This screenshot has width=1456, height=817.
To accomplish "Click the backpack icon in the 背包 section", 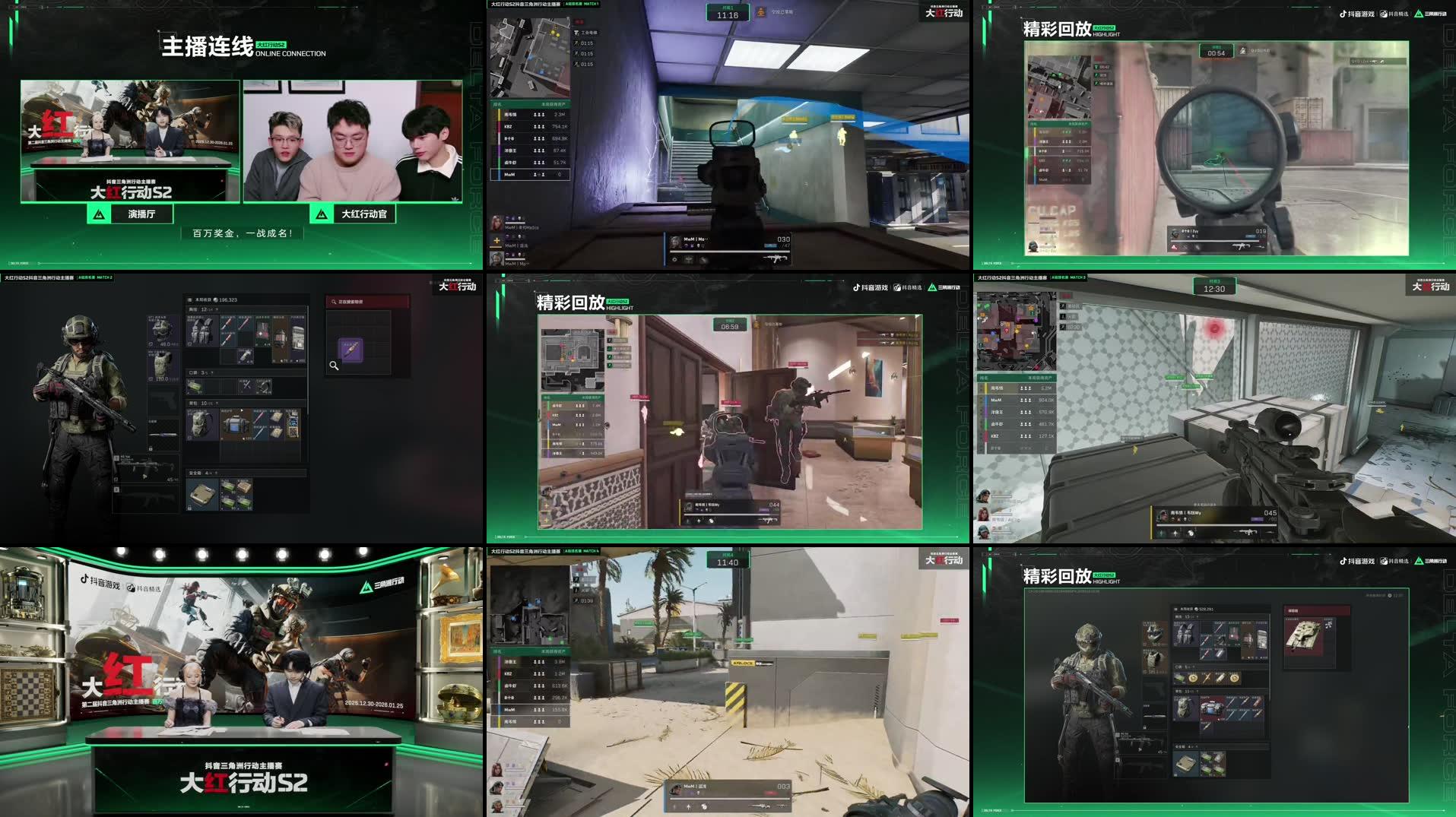I will click(201, 425).
